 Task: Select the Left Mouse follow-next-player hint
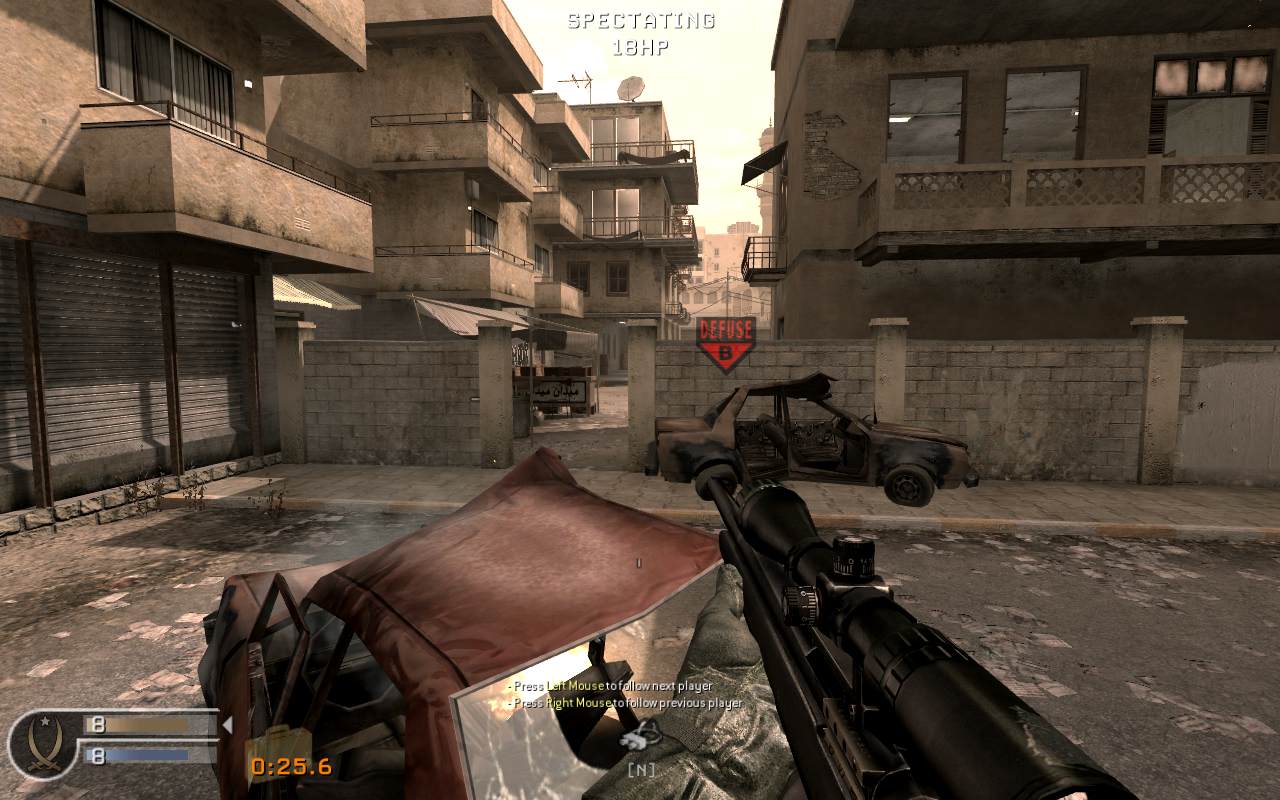coord(610,688)
